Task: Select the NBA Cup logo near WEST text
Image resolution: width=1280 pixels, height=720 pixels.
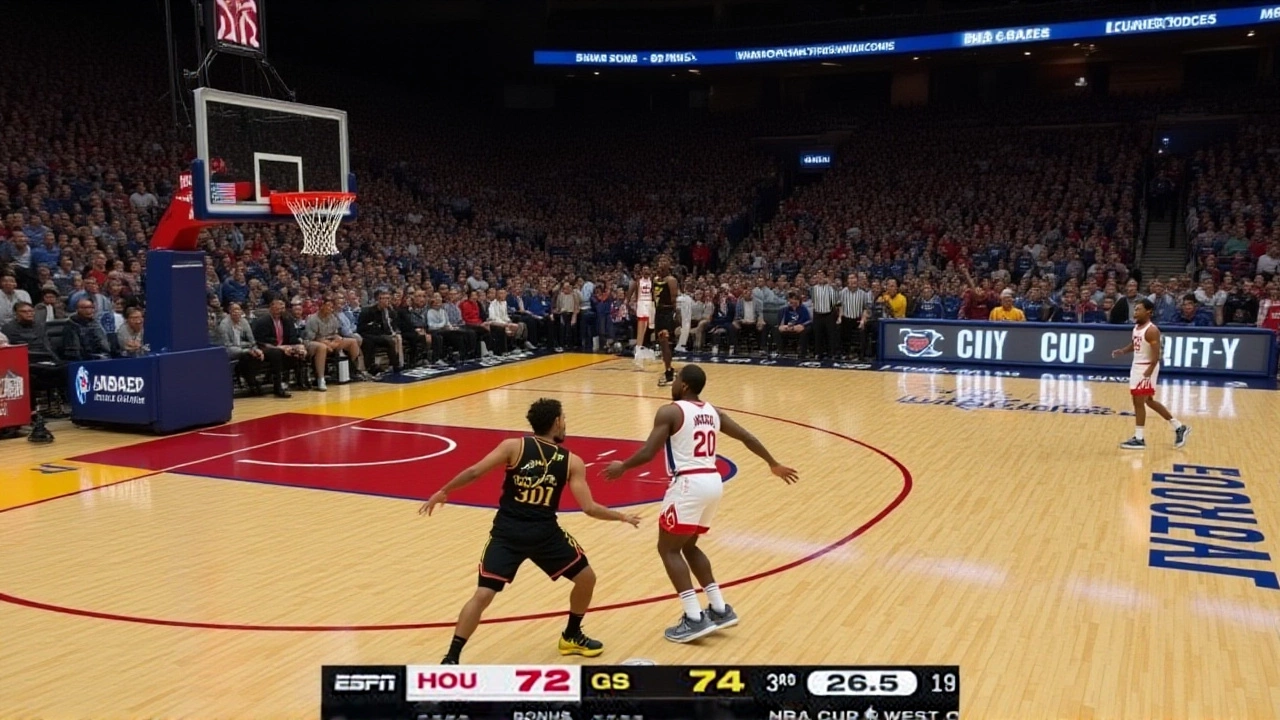Action: tap(868, 712)
